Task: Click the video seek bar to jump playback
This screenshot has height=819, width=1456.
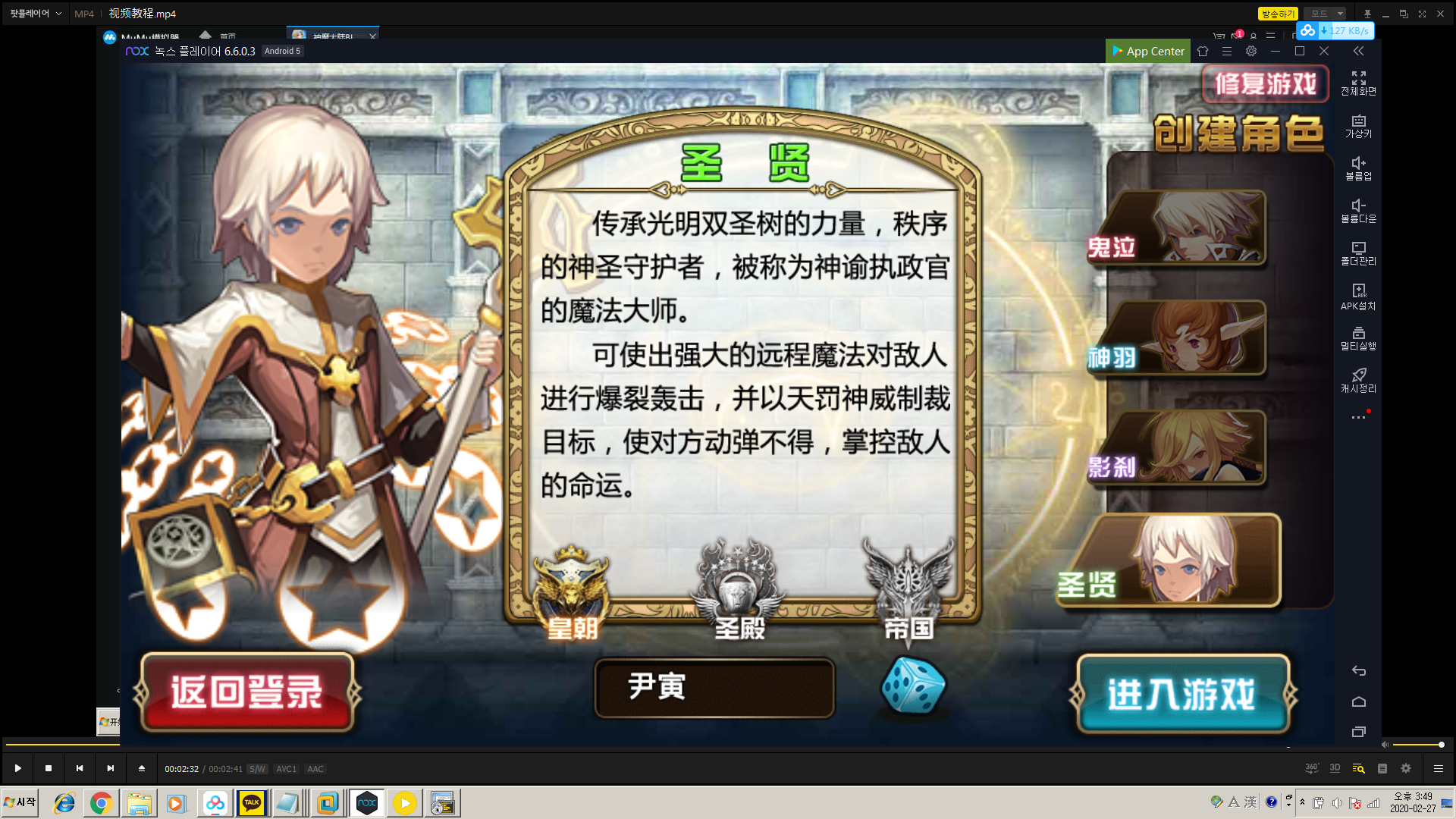Action: tap(728, 745)
